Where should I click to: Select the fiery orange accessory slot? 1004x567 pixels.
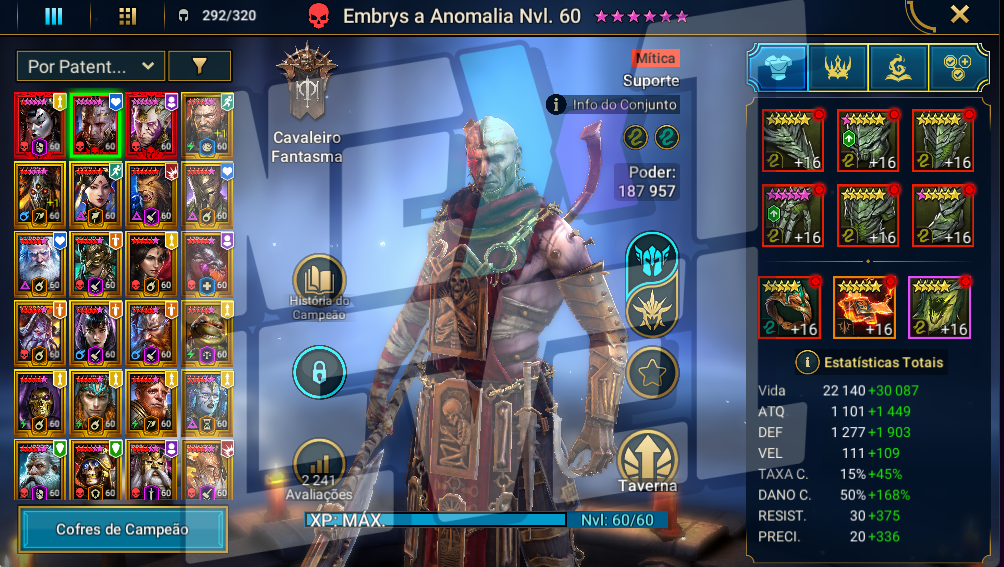864,308
